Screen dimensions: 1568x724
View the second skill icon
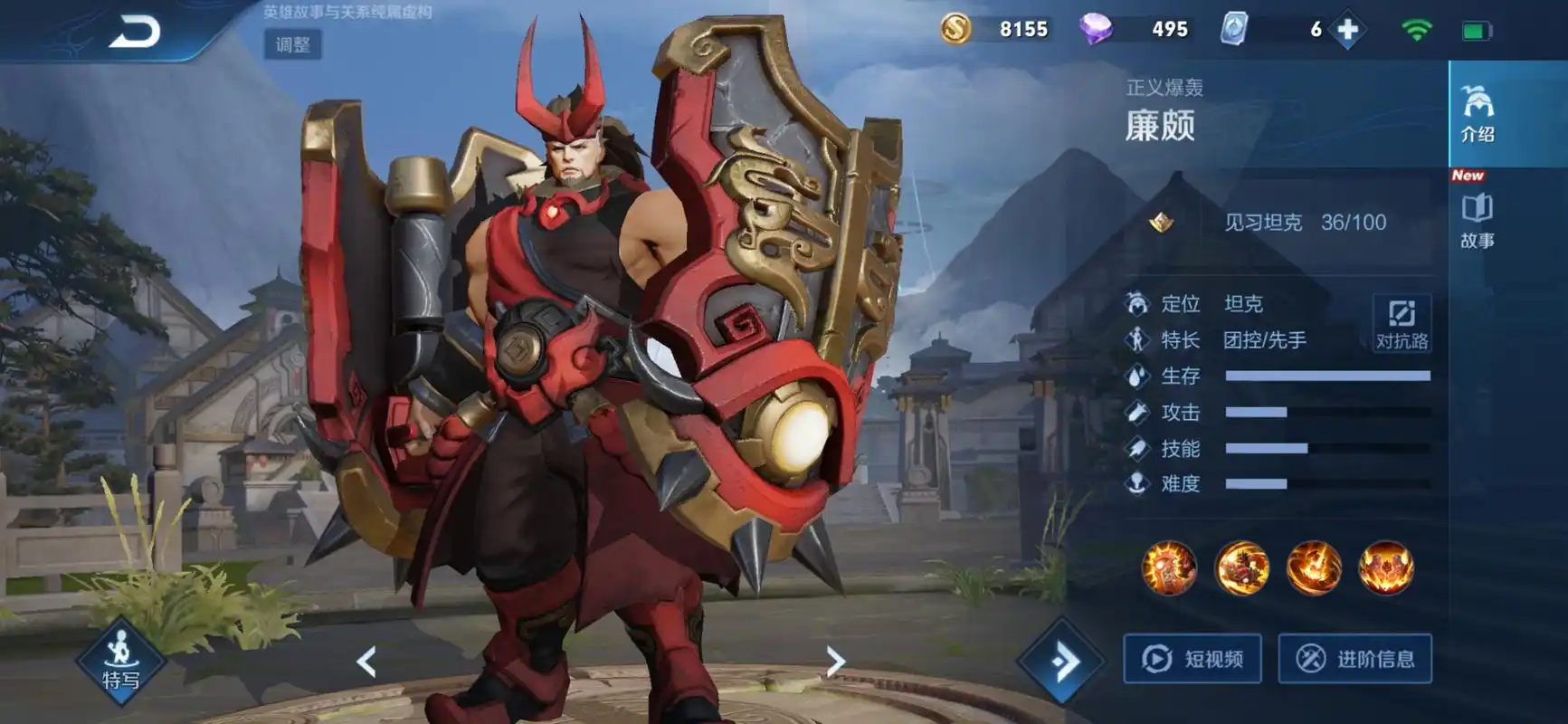click(x=1241, y=567)
